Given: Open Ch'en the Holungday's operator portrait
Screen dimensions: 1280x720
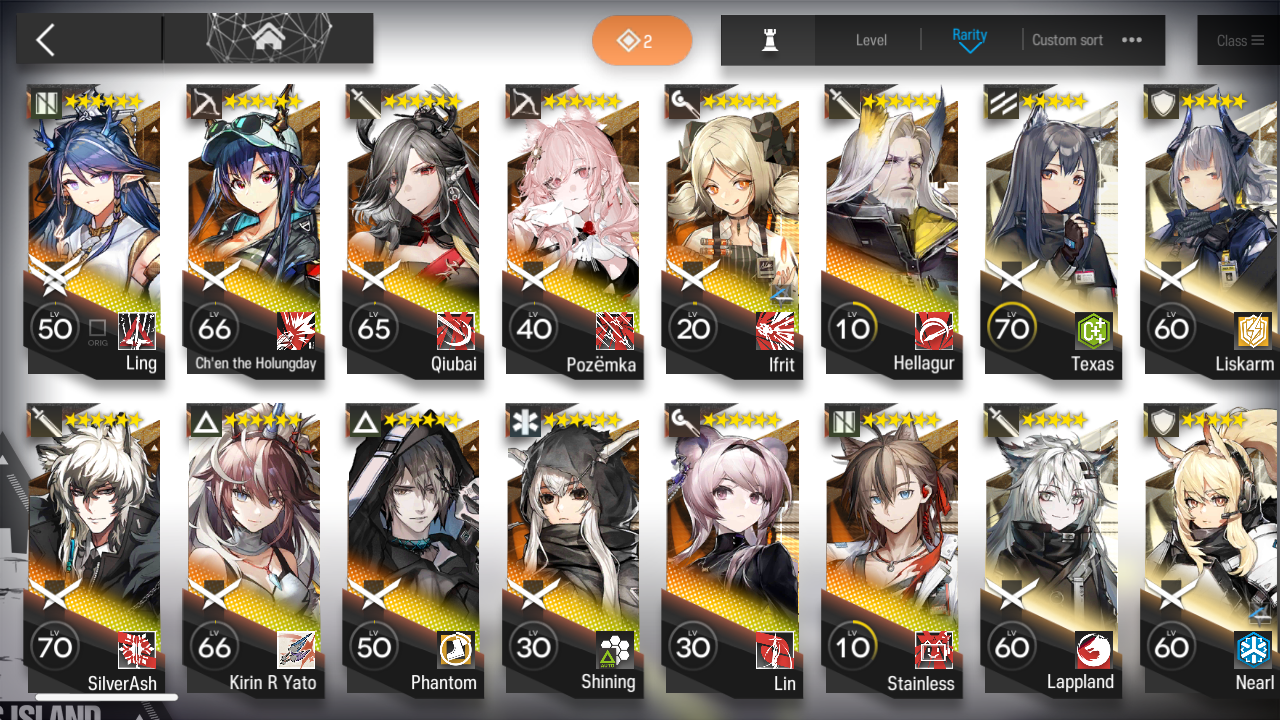Looking at the screenshot, I should pyautogui.click(x=254, y=200).
